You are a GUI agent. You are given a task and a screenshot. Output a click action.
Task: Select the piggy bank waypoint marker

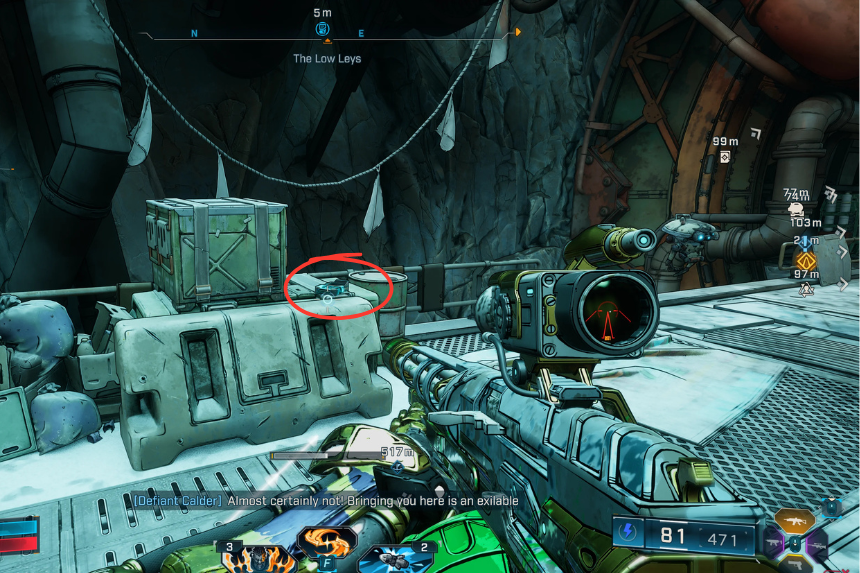click(796, 211)
